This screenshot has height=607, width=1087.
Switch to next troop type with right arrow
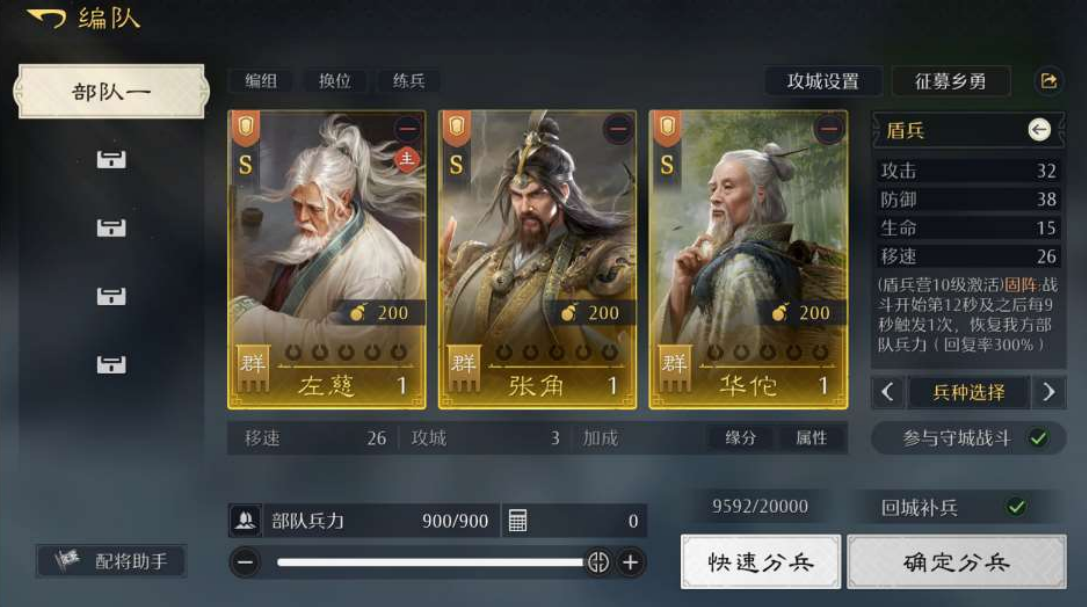(1047, 392)
